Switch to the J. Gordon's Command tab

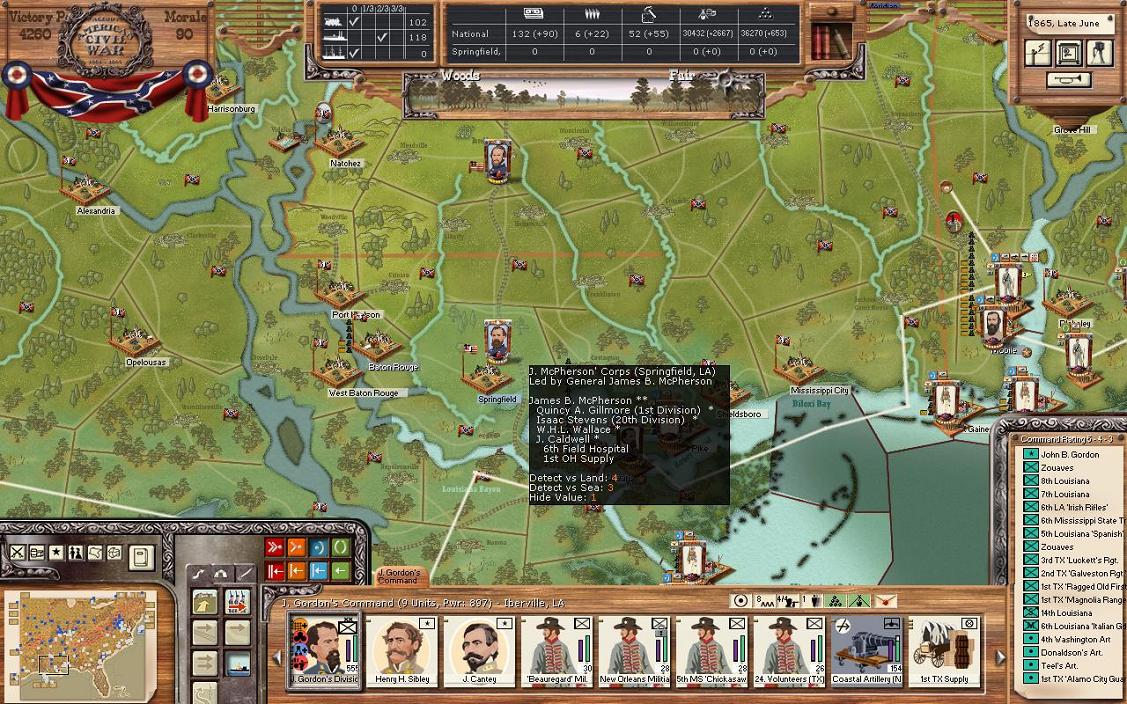398,577
